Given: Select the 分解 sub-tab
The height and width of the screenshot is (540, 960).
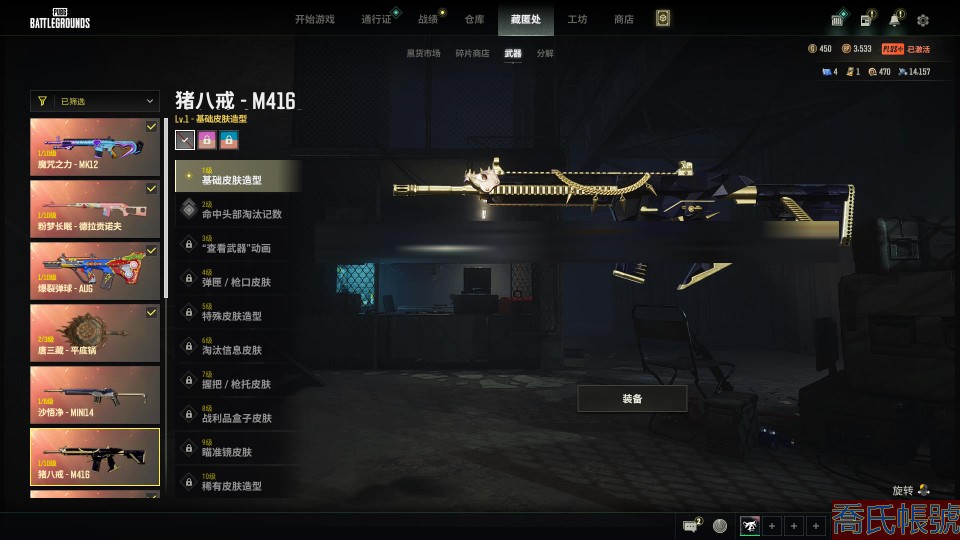Looking at the screenshot, I should pos(545,53).
